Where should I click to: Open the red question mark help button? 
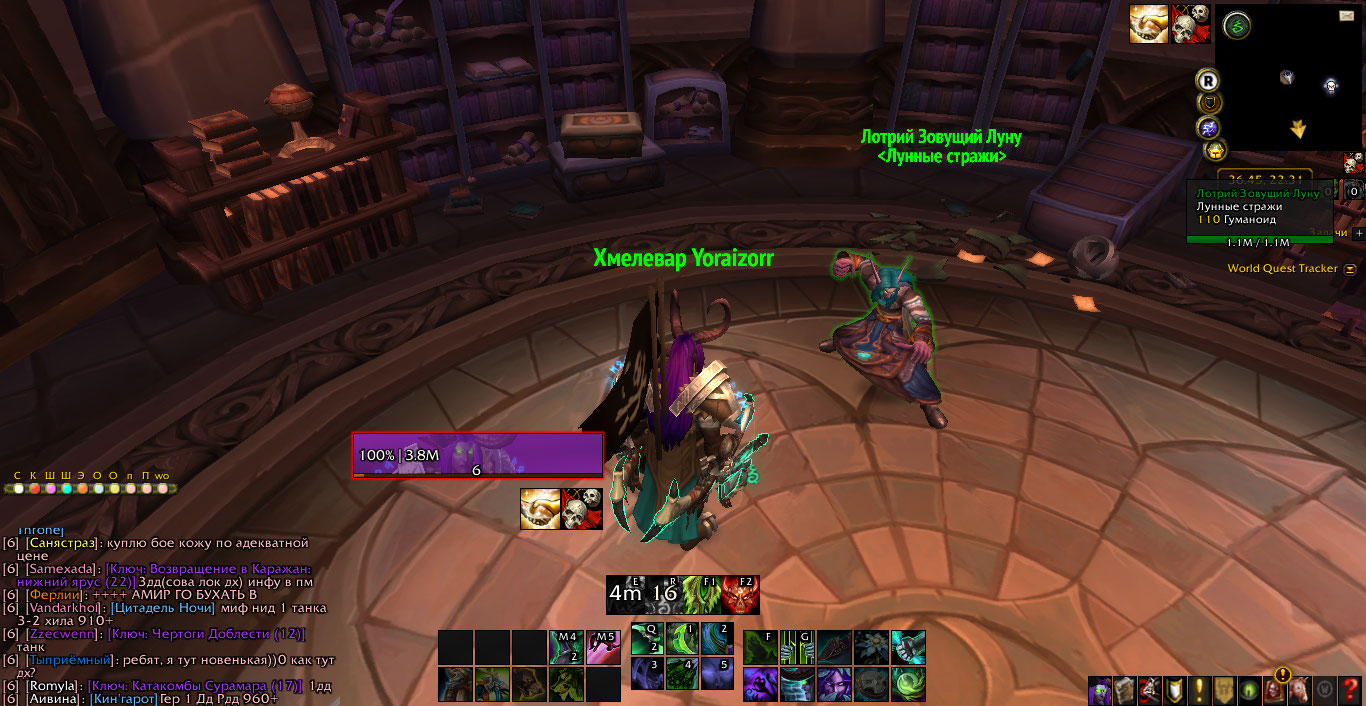tap(1349, 690)
